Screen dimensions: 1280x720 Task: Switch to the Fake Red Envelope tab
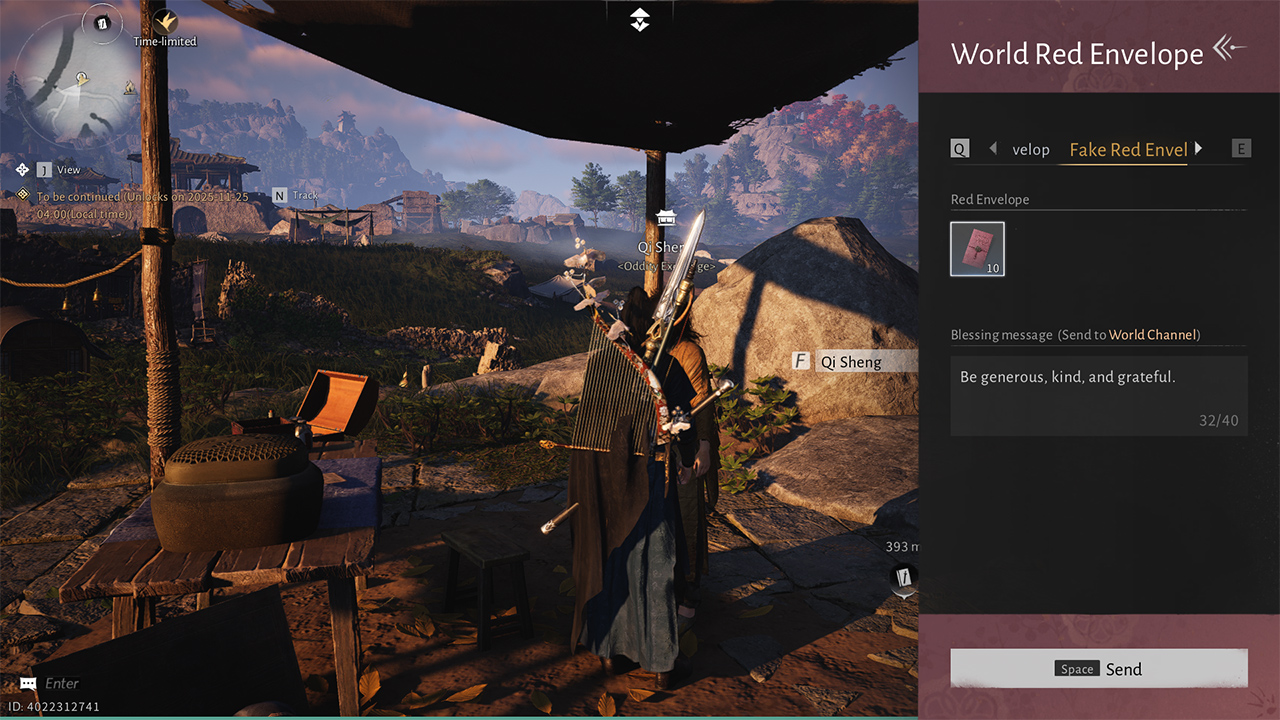[1128, 150]
